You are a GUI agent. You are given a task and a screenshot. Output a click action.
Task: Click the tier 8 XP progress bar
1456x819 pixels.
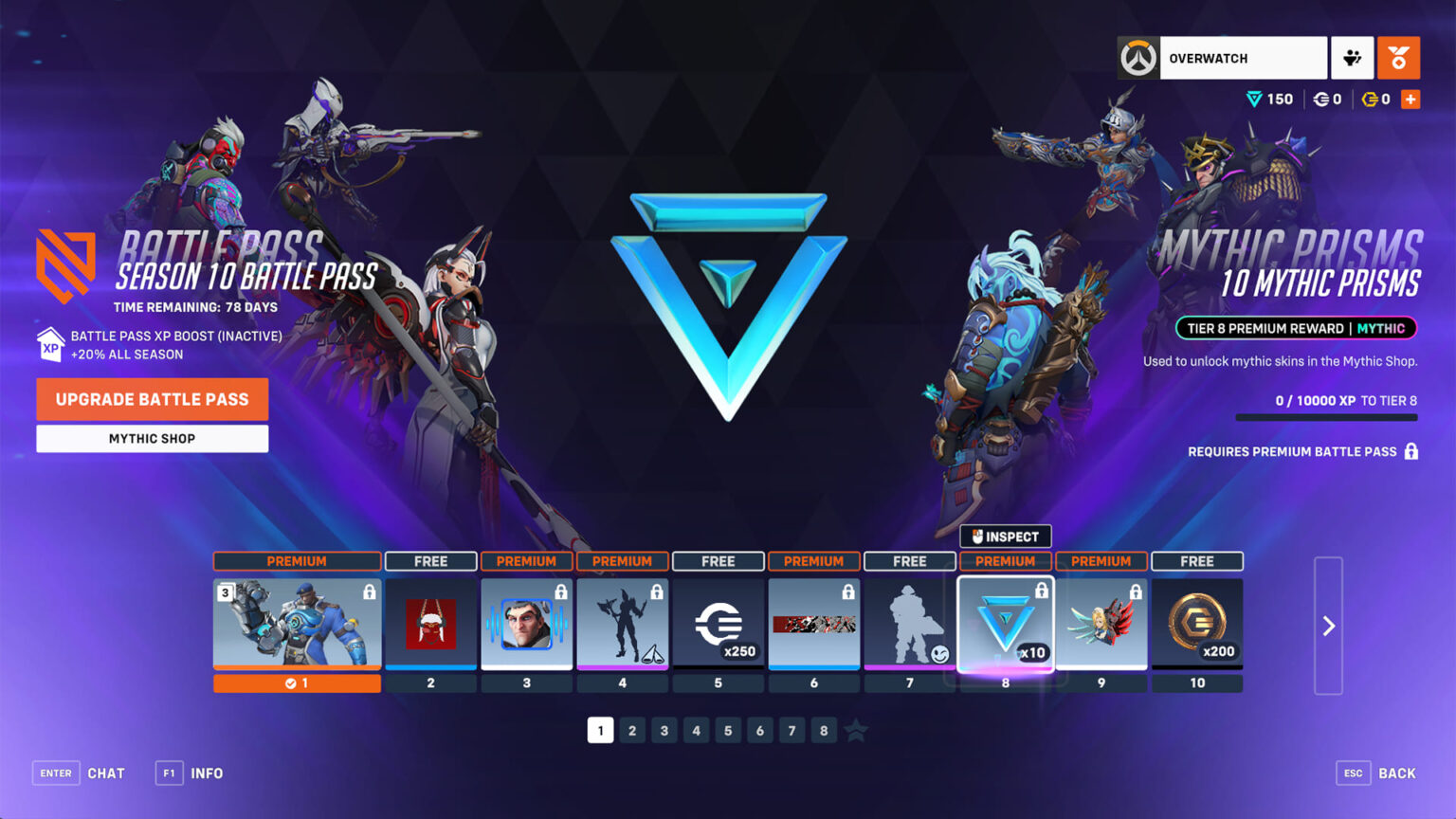tap(1326, 417)
